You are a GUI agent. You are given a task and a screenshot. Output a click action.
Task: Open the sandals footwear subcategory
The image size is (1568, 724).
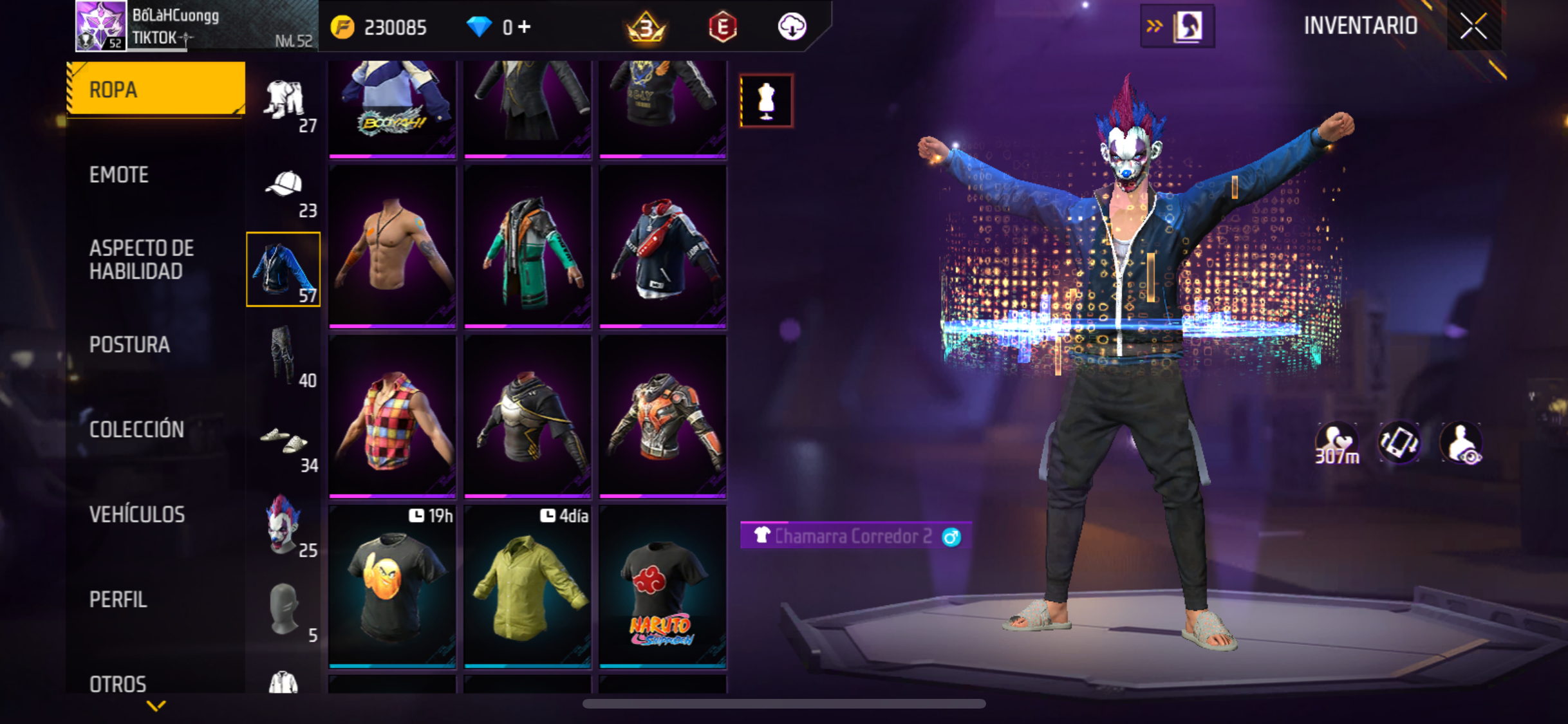click(x=284, y=441)
